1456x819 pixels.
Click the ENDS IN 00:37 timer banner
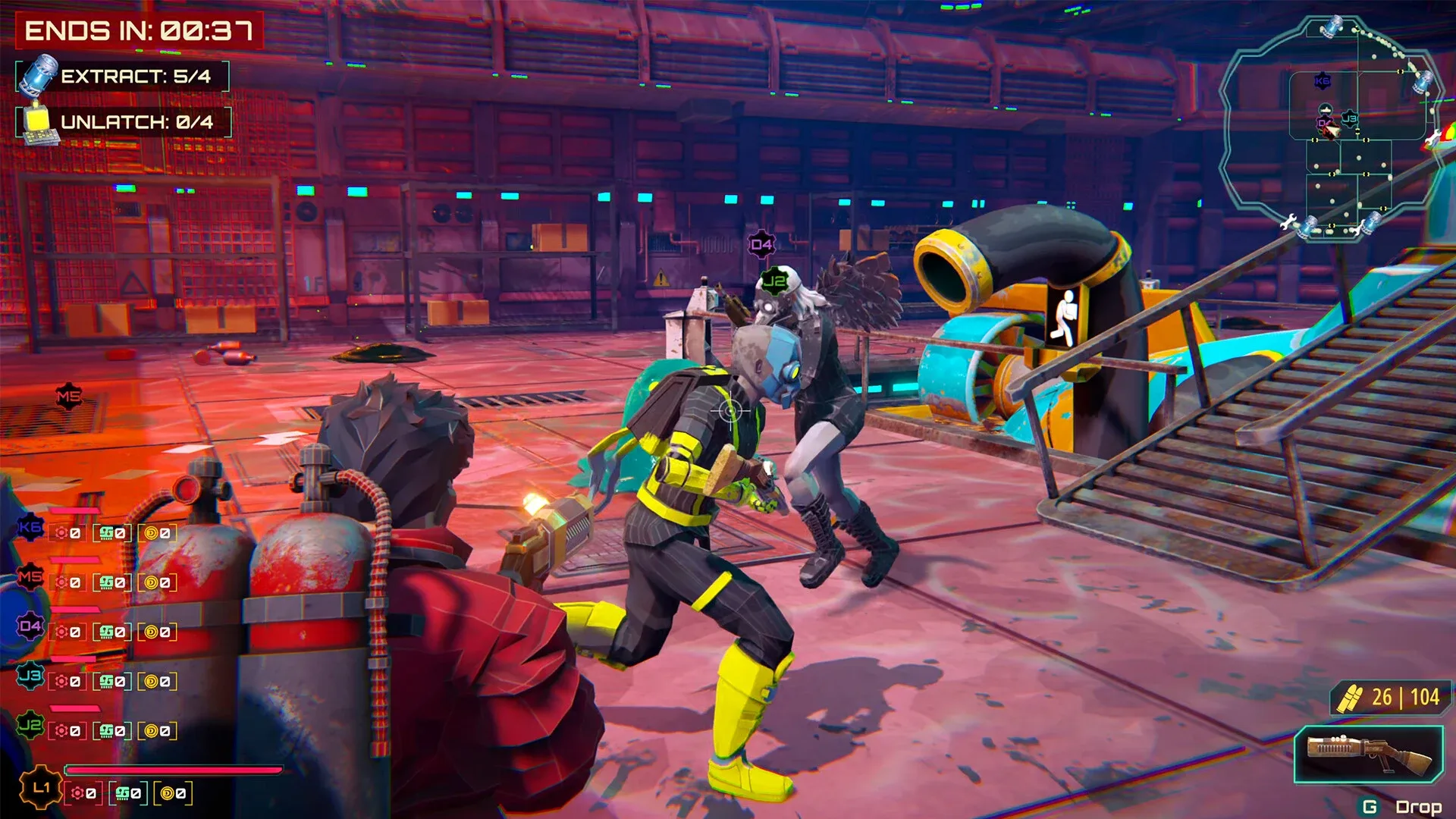pos(140,29)
